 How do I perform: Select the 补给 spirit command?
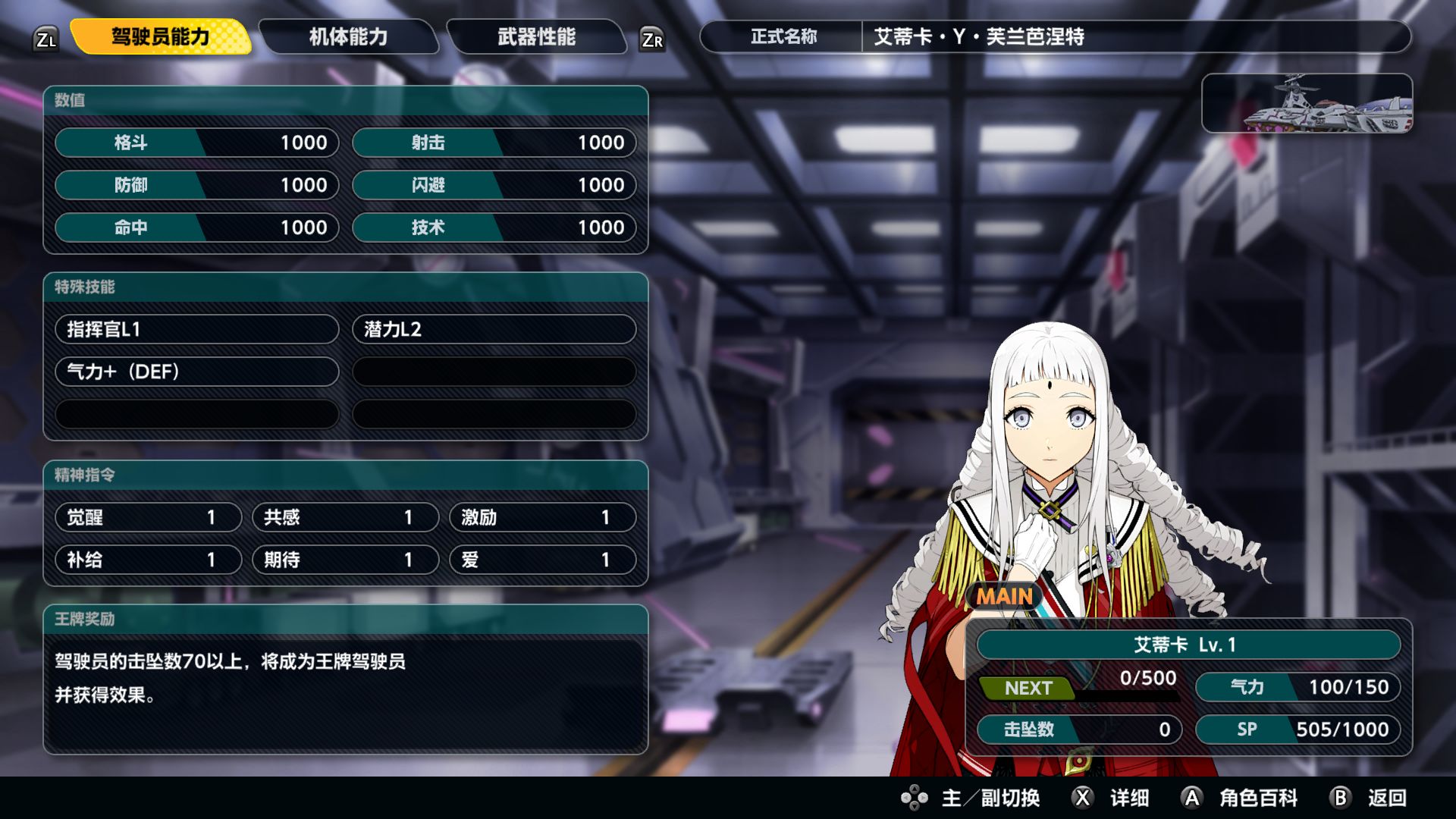pyautogui.click(x=148, y=560)
